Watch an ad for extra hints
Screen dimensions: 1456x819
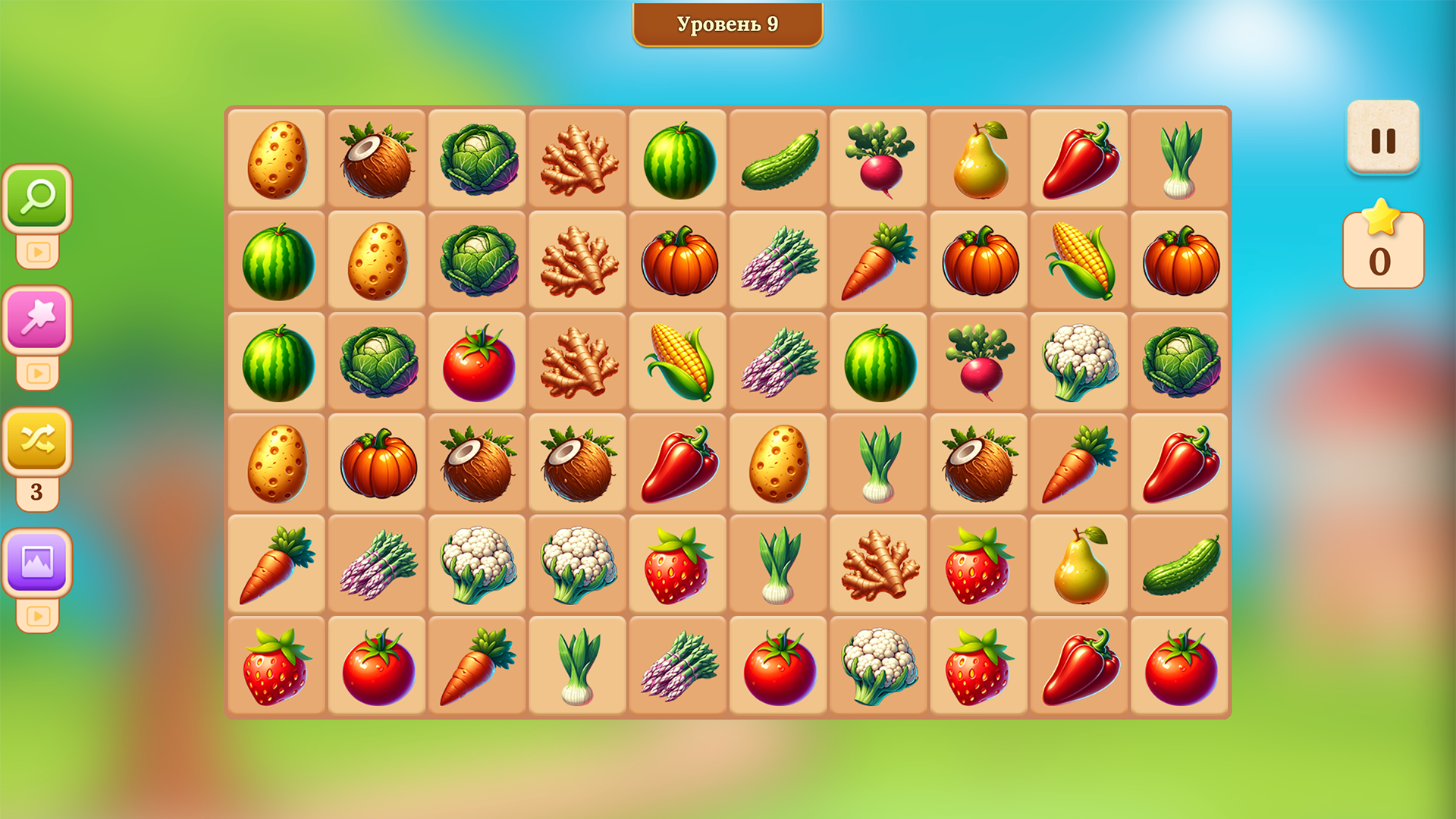pyautogui.click(x=39, y=250)
